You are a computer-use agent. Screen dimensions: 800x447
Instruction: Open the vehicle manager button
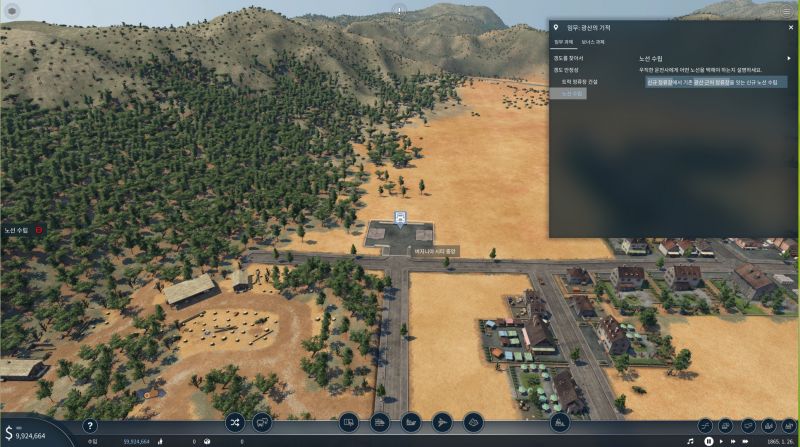tap(262, 422)
